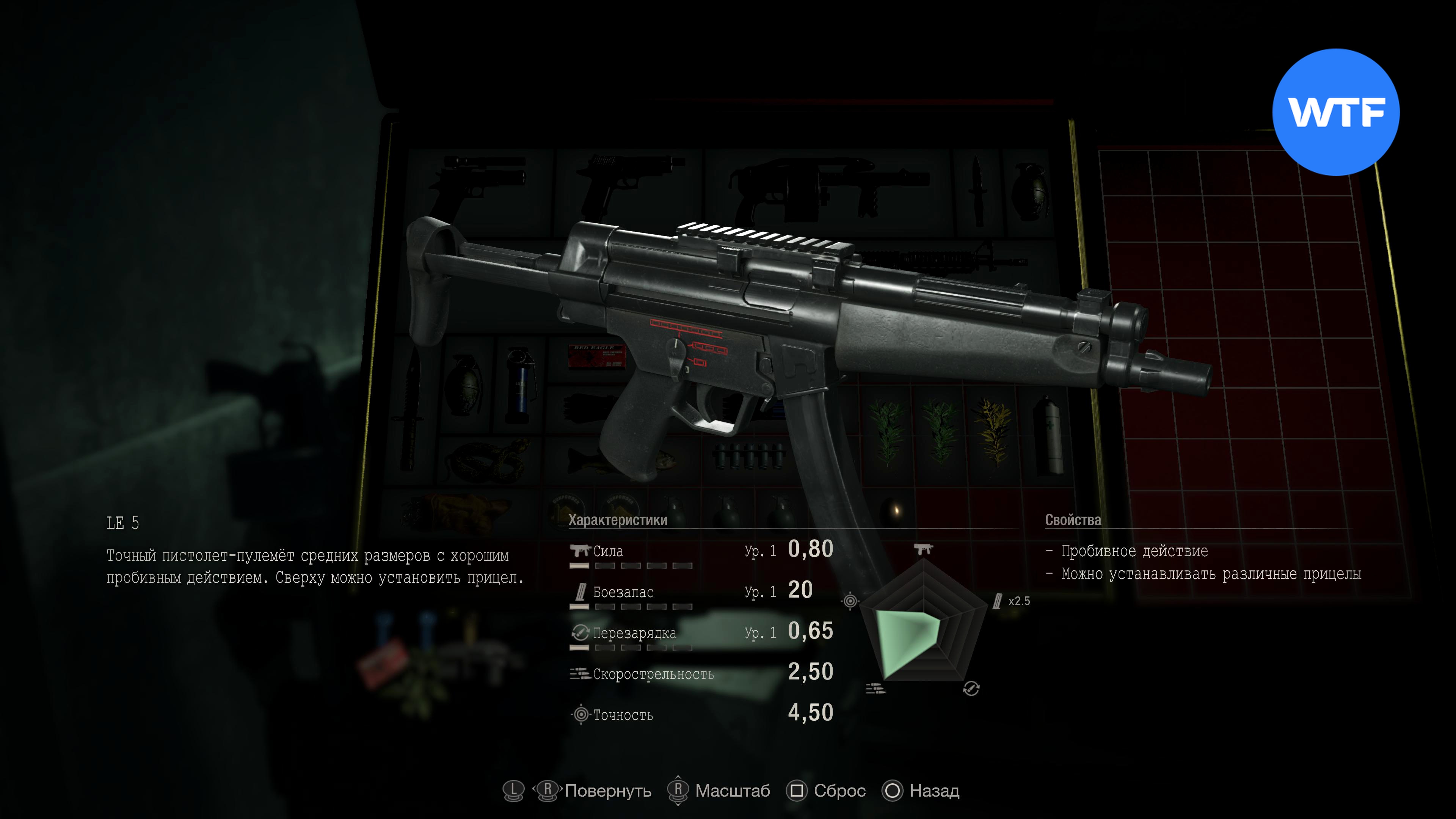
Task: Open the blue WTF channel logo
Action: click(x=1335, y=112)
